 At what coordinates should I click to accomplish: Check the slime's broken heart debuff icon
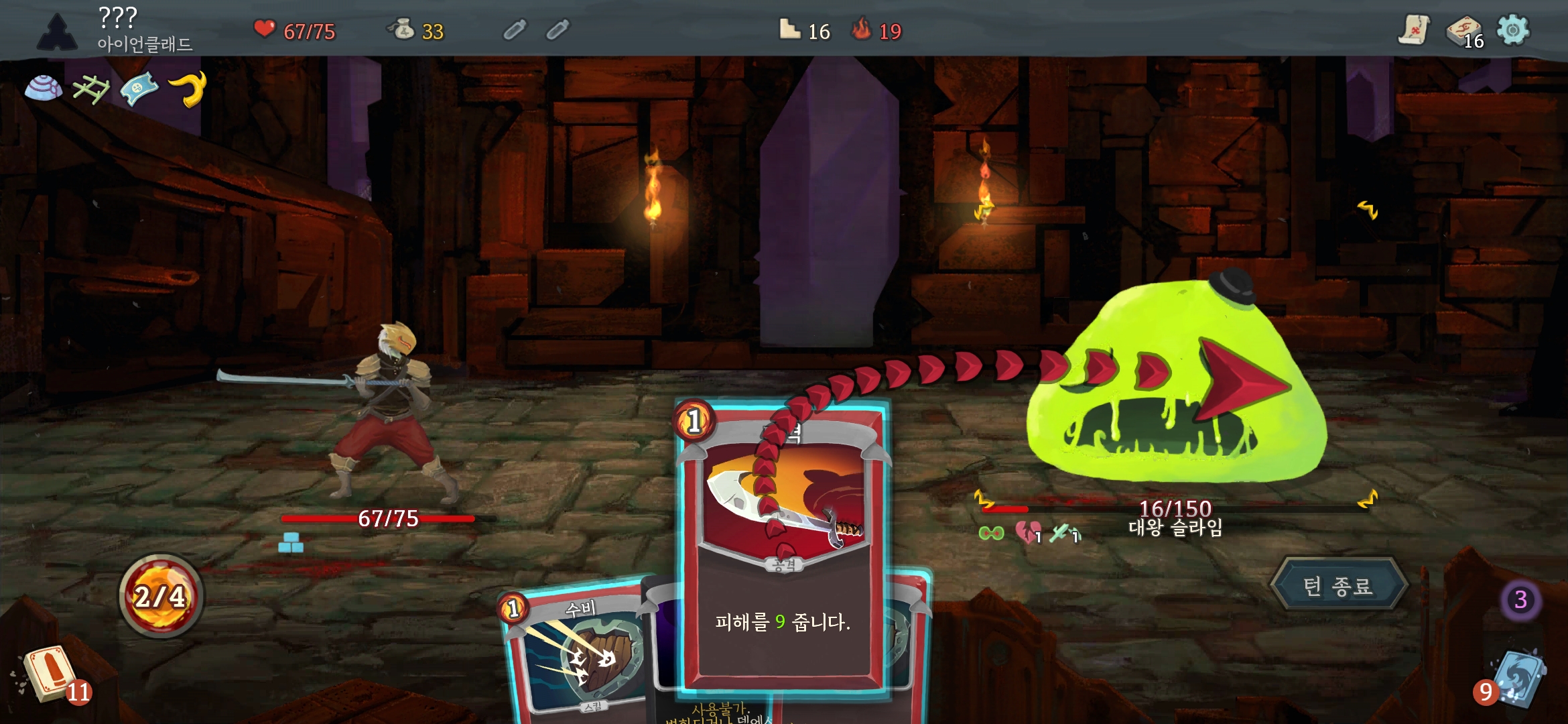point(1027,533)
